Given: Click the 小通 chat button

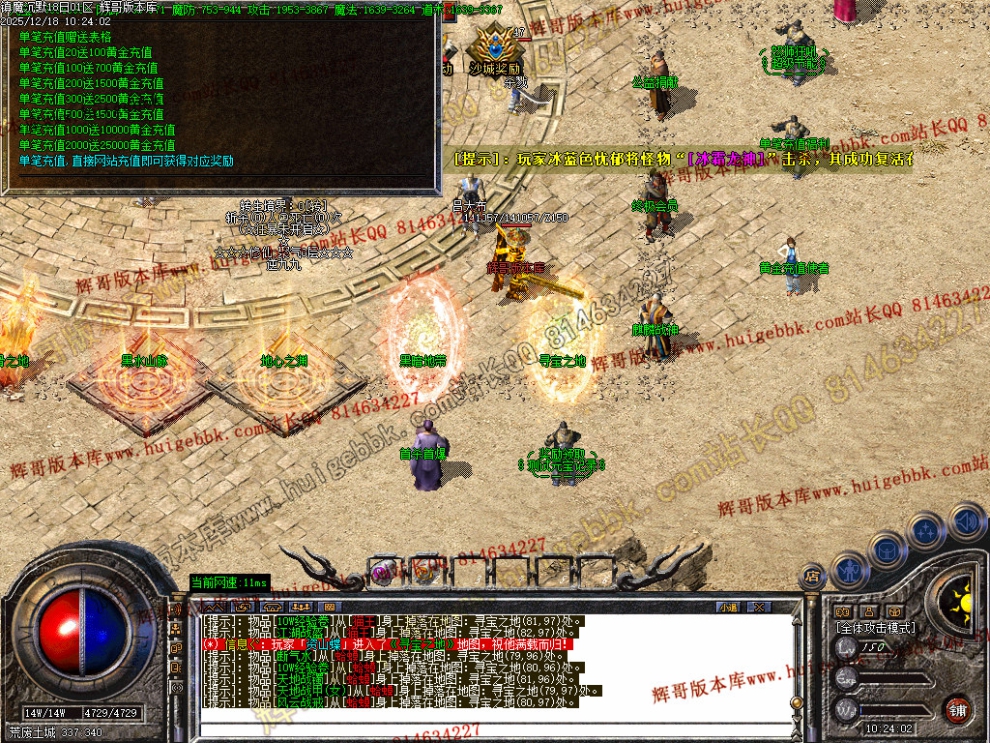Looking at the screenshot, I should point(728,607).
